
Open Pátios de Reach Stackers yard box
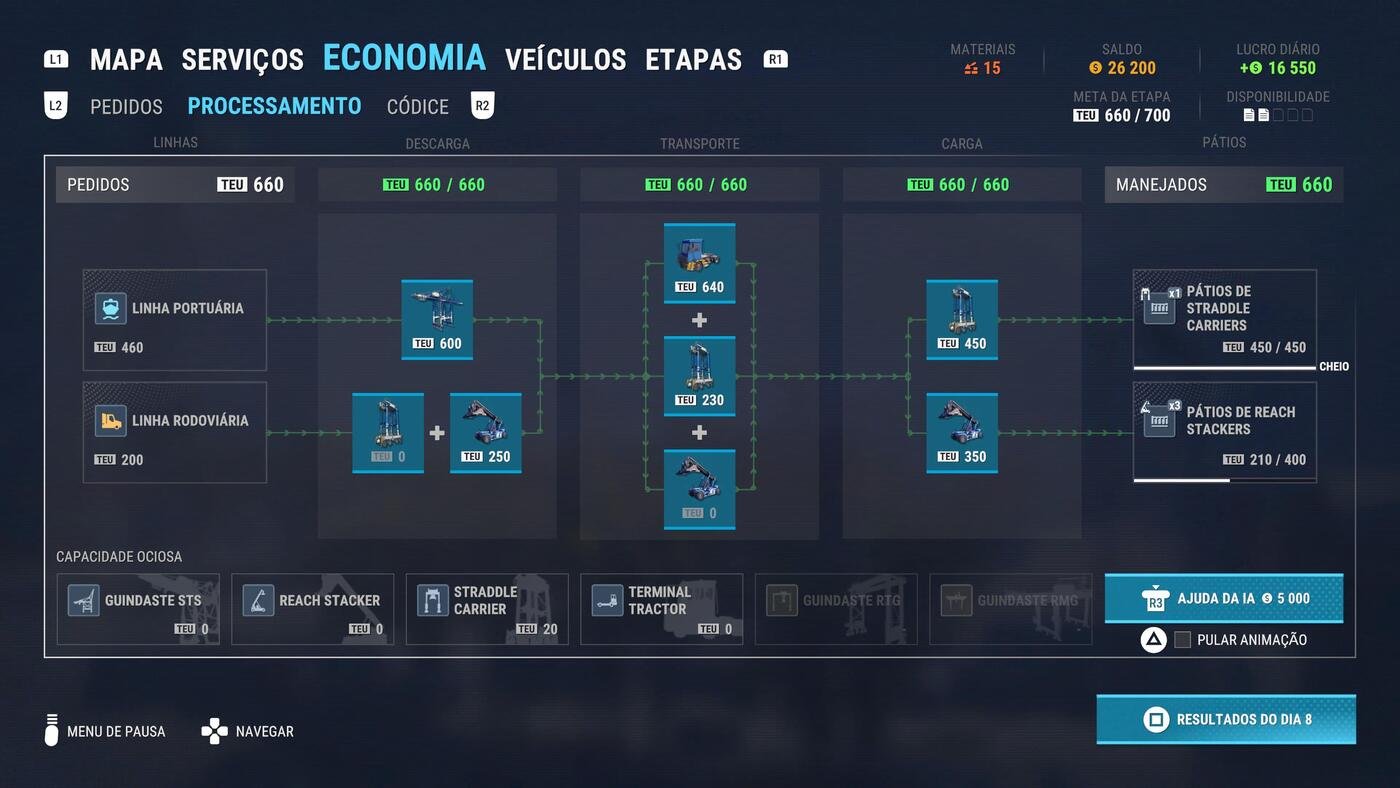[1224, 432]
